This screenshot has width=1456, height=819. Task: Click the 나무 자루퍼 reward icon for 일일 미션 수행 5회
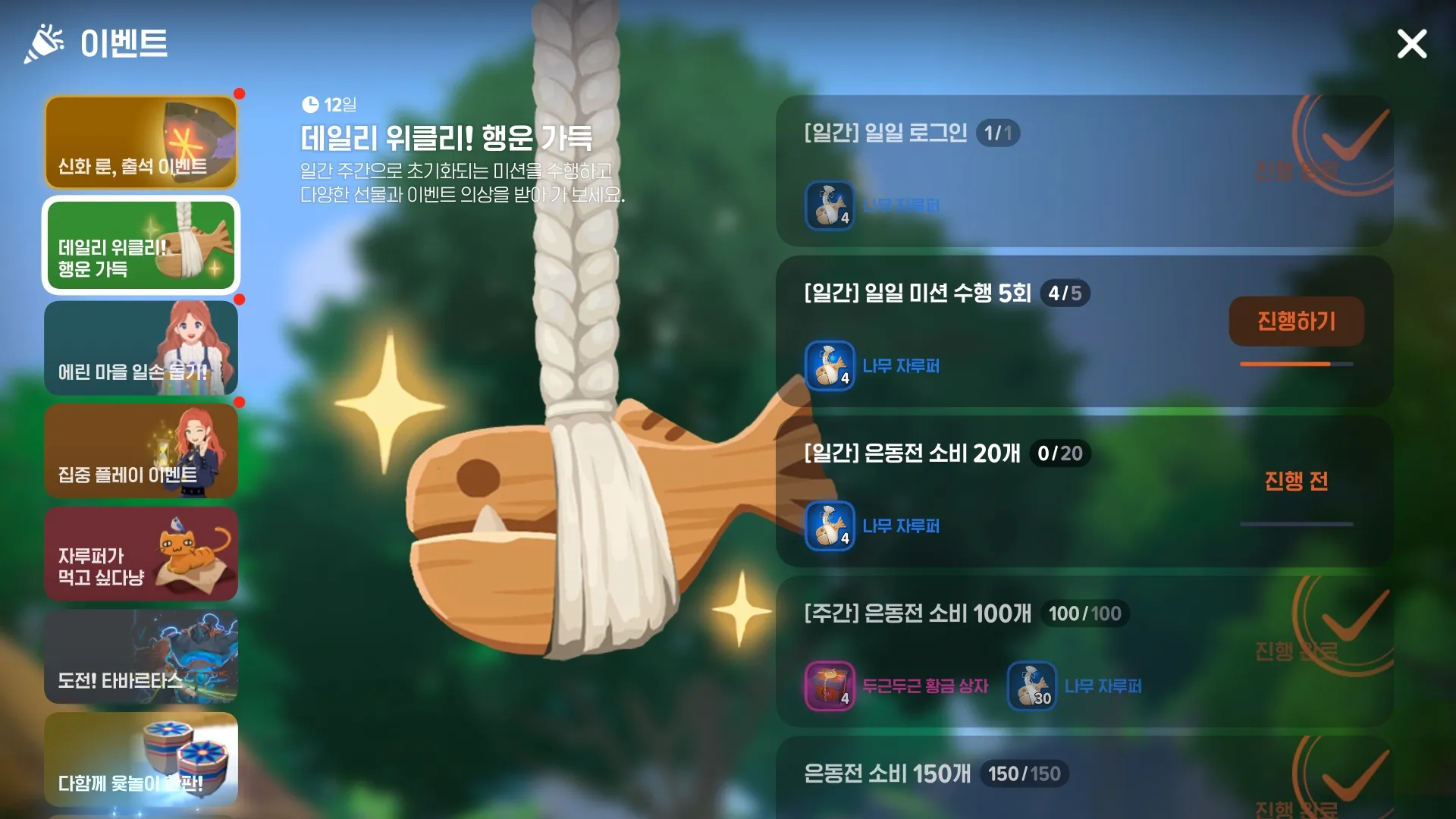[x=830, y=365]
